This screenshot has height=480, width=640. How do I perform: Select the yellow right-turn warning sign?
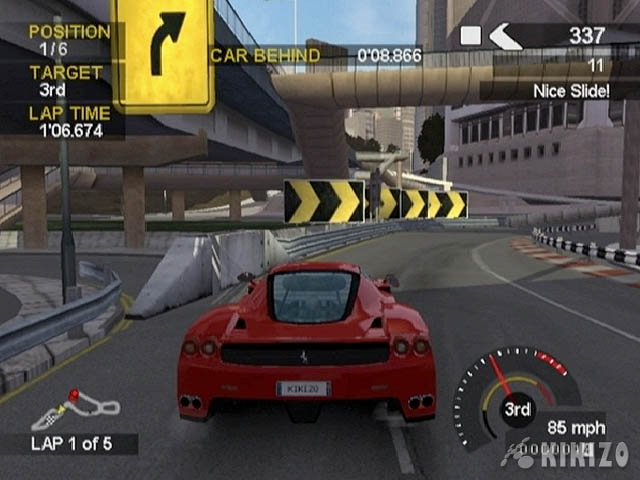click(x=164, y=54)
